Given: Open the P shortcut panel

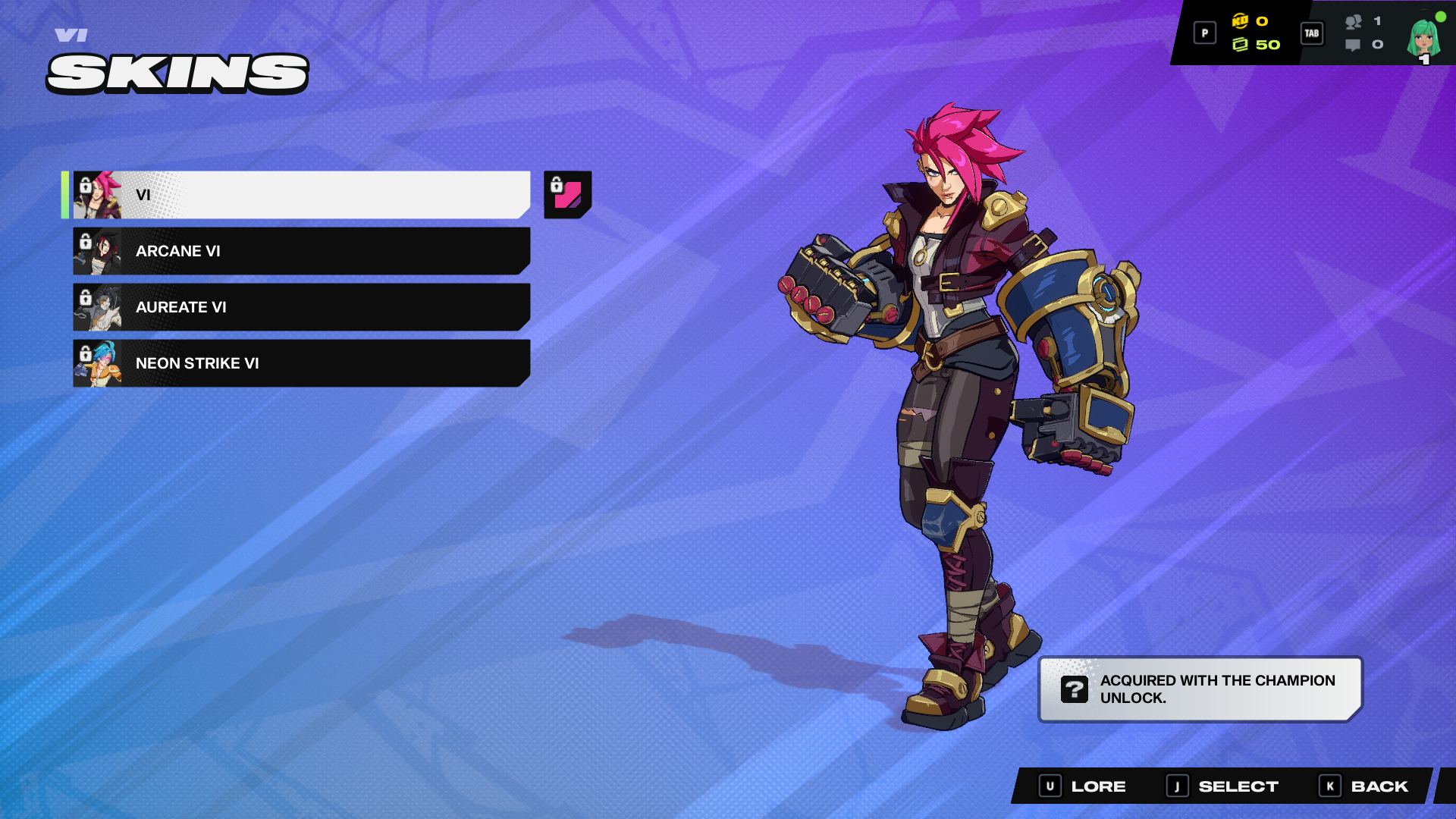Looking at the screenshot, I should 1204,33.
